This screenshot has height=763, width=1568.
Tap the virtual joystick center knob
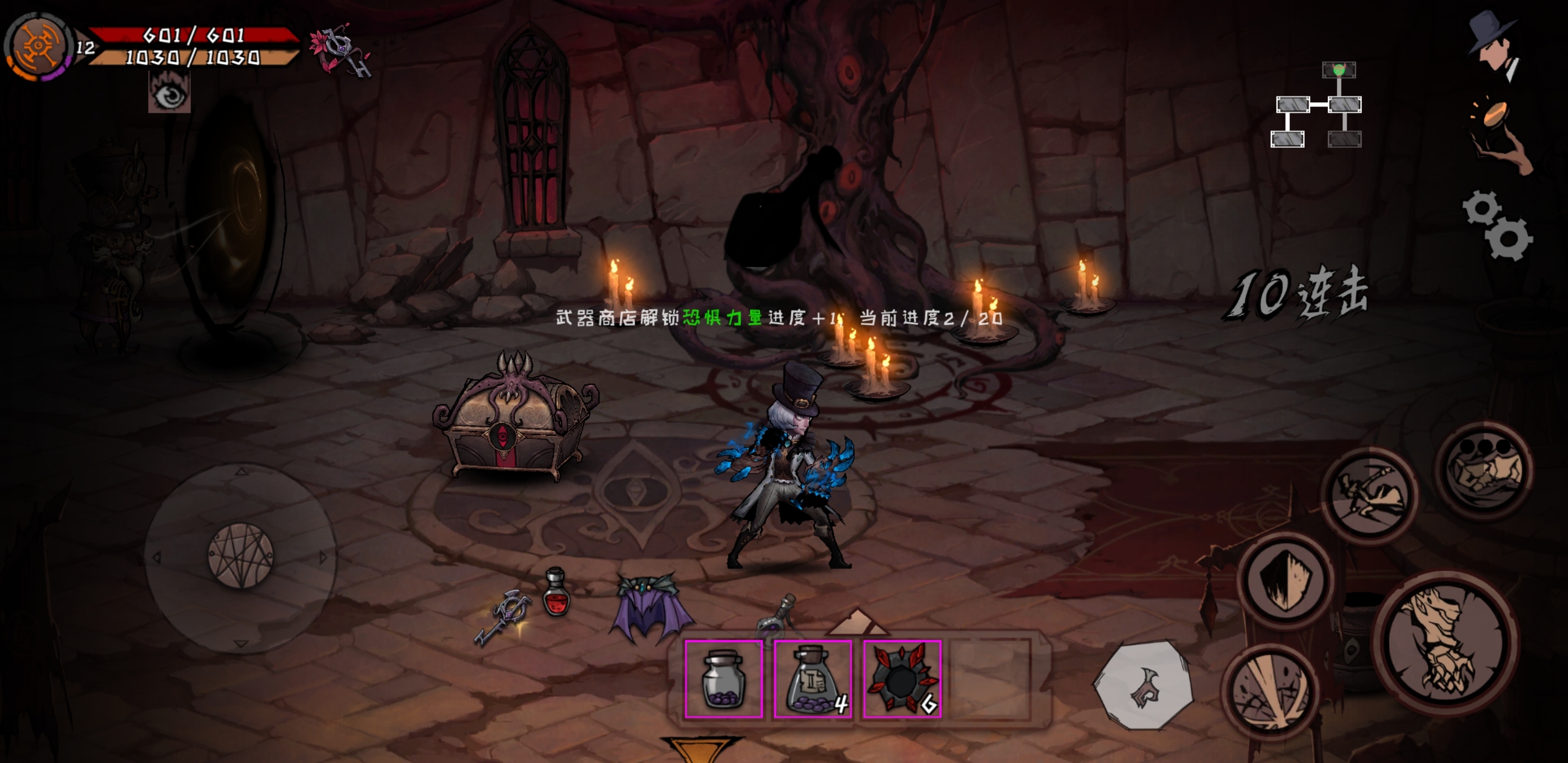(240, 556)
